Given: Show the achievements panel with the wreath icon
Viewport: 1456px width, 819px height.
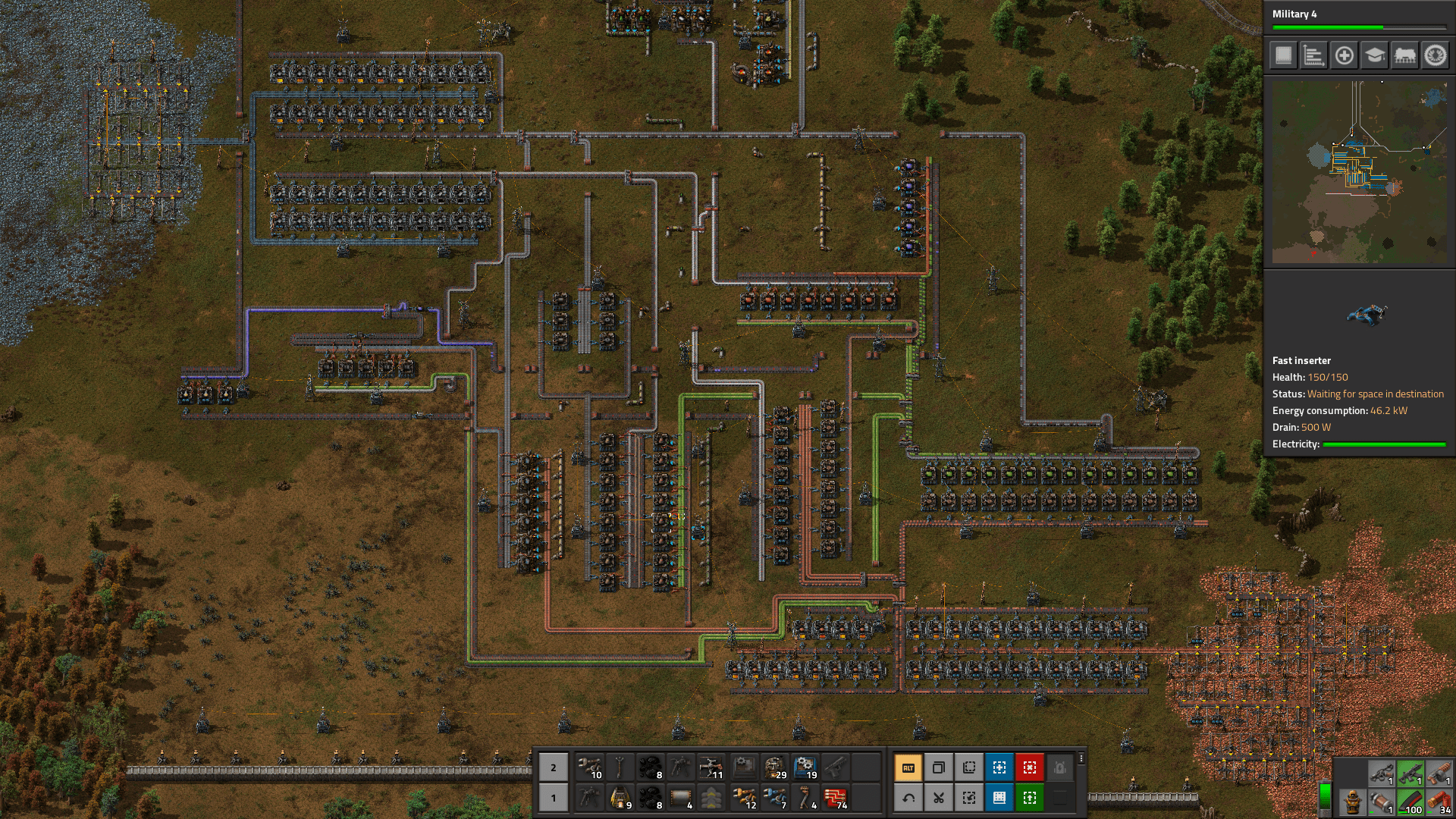Looking at the screenshot, I should (1435, 56).
